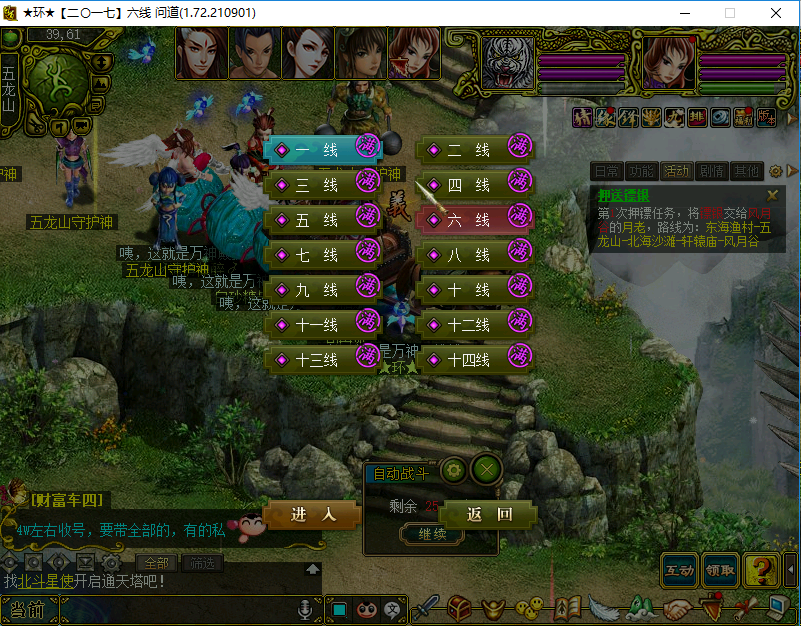Open the 当前 chat channel selector
801x626 pixels.
pyautogui.click(x=23, y=609)
